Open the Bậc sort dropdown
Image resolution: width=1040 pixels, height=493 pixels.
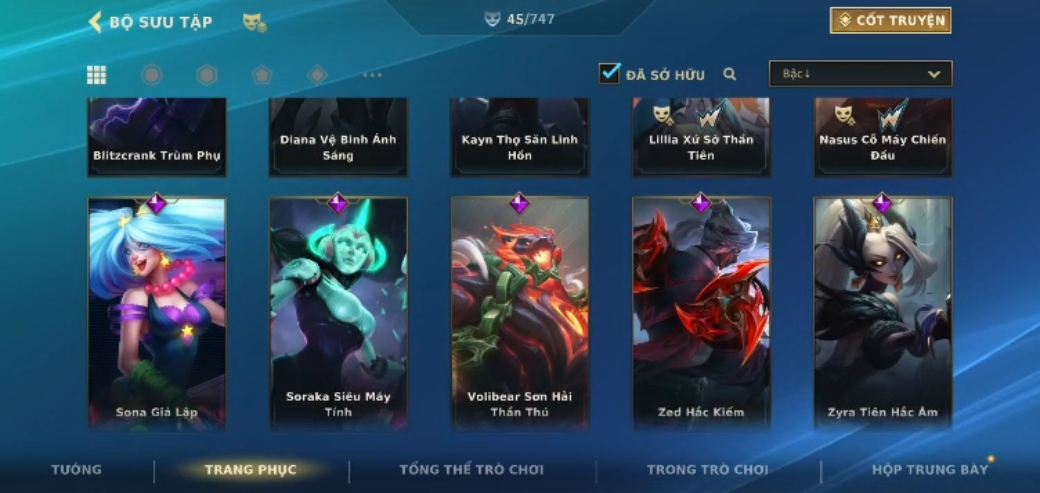point(860,74)
